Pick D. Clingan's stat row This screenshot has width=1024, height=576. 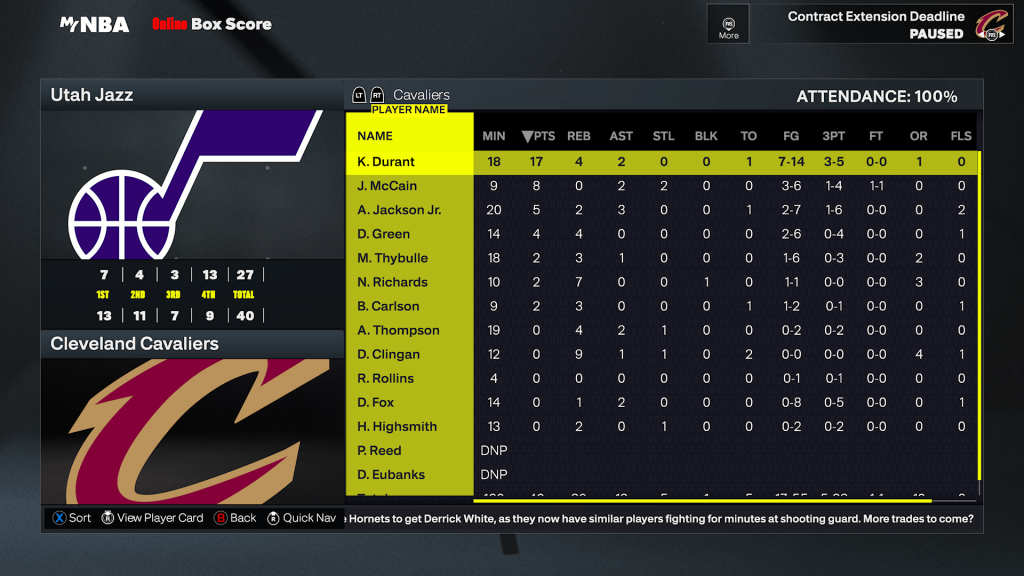388,354
